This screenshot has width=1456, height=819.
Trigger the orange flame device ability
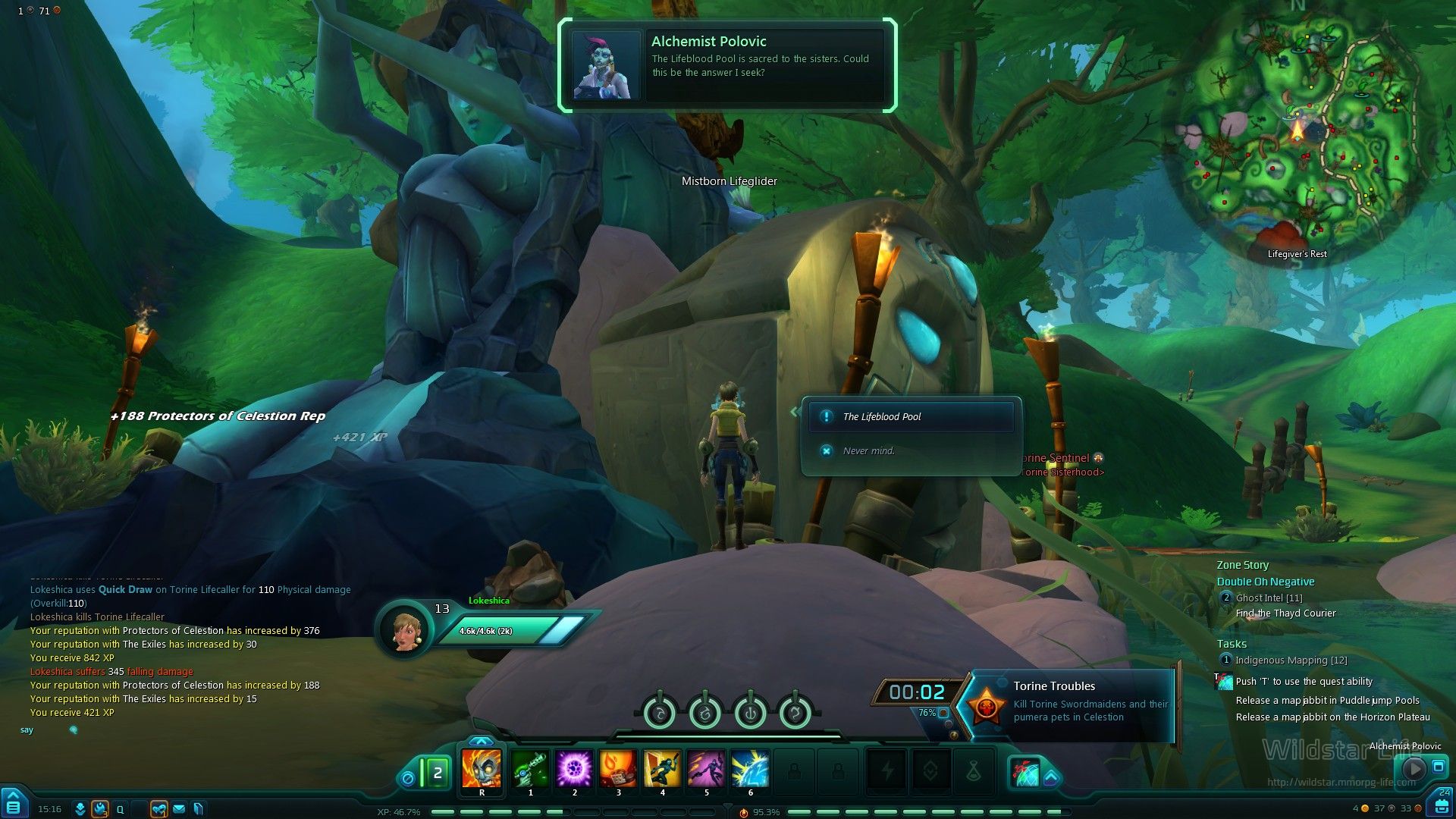pos(618,768)
